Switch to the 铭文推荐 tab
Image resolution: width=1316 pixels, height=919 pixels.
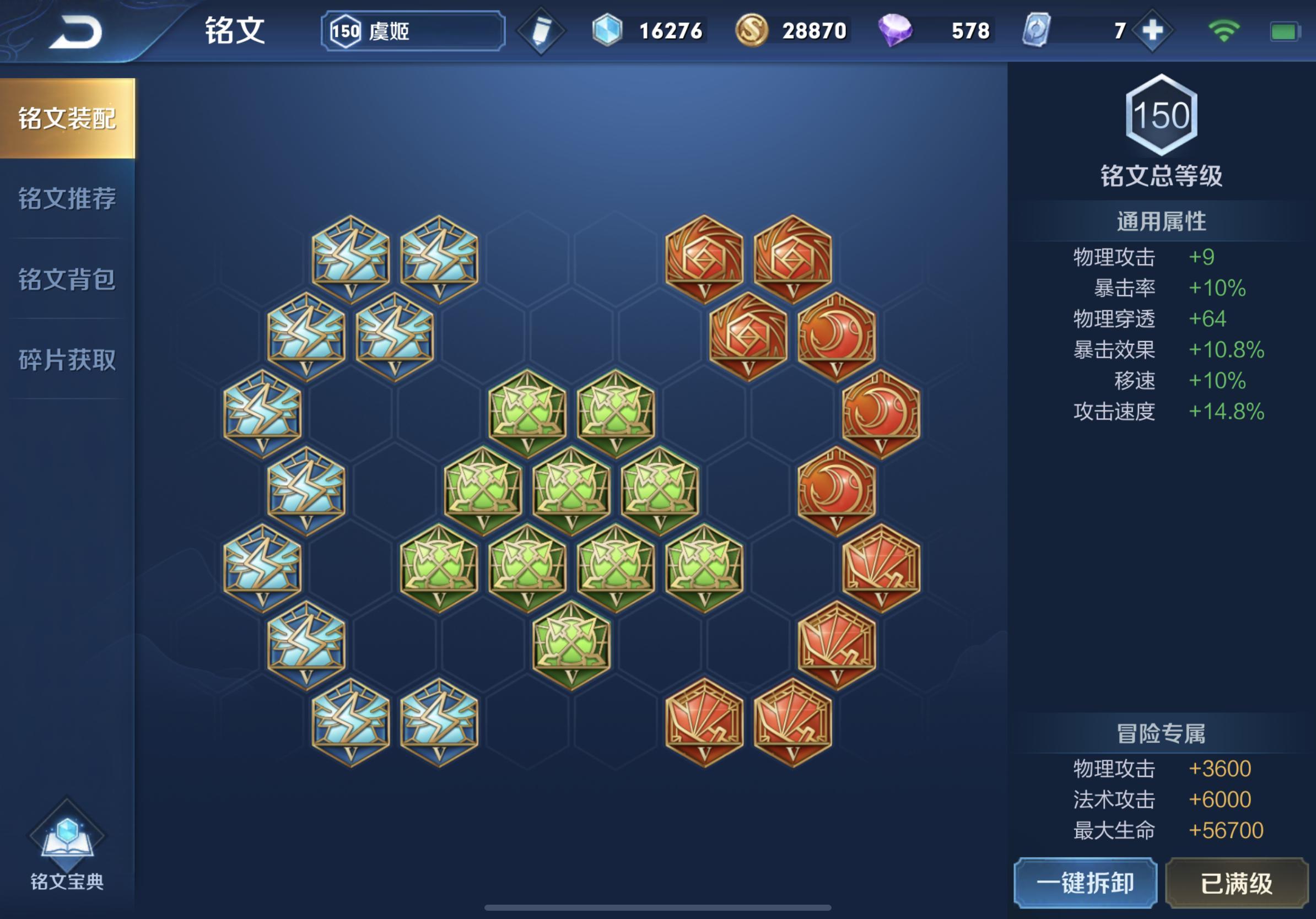click(68, 199)
